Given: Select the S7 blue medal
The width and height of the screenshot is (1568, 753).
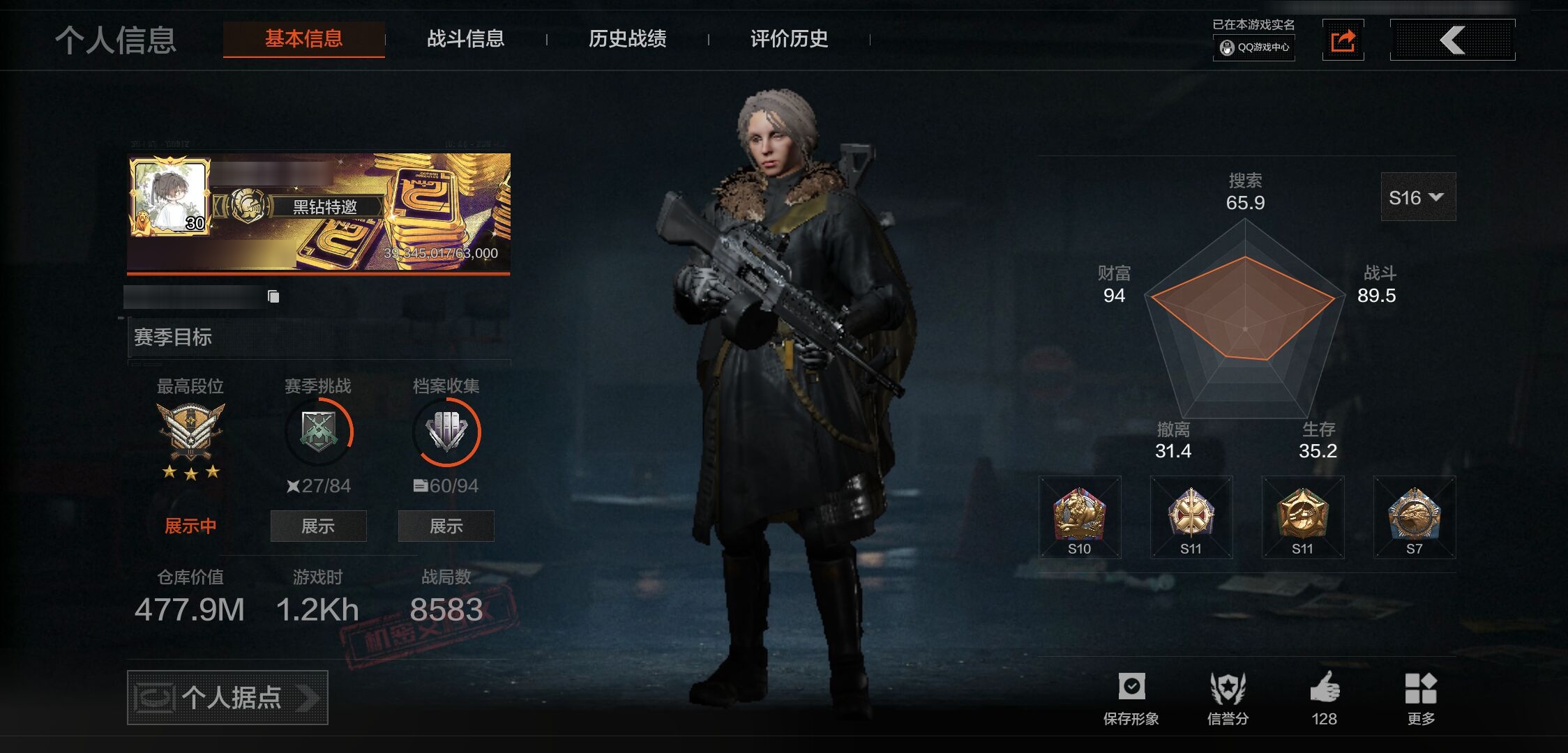Looking at the screenshot, I should 1414,517.
